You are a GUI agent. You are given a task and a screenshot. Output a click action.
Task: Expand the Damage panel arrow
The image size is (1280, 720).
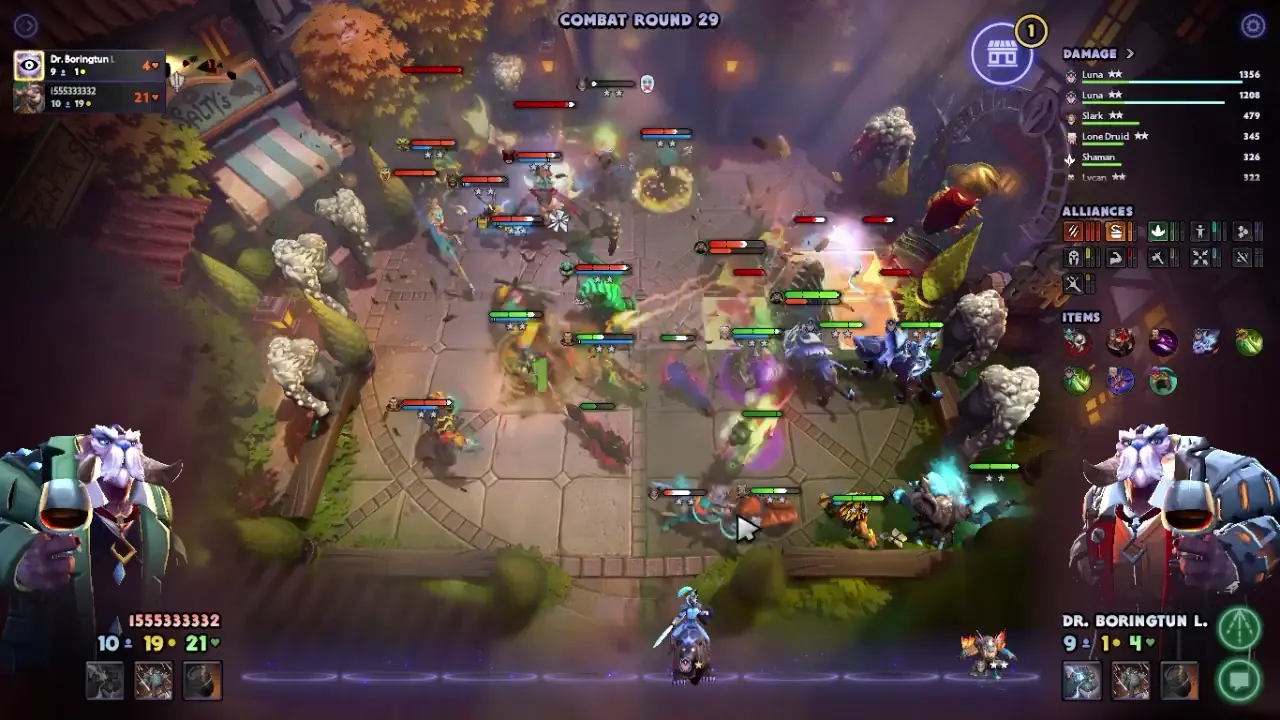pyautogui.click(x=1130, y=54)
